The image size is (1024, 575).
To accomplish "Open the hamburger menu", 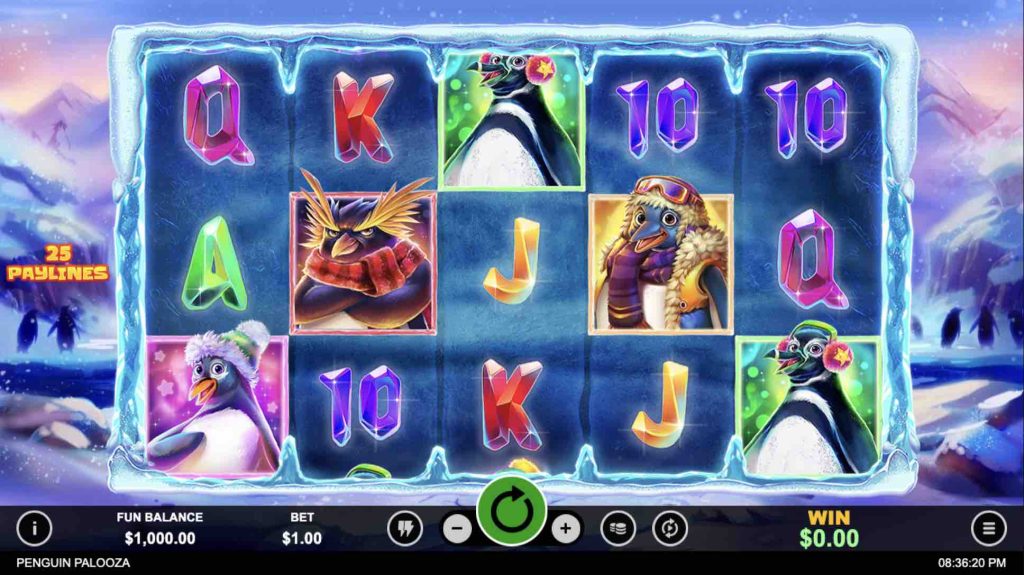I will point(988,528).
